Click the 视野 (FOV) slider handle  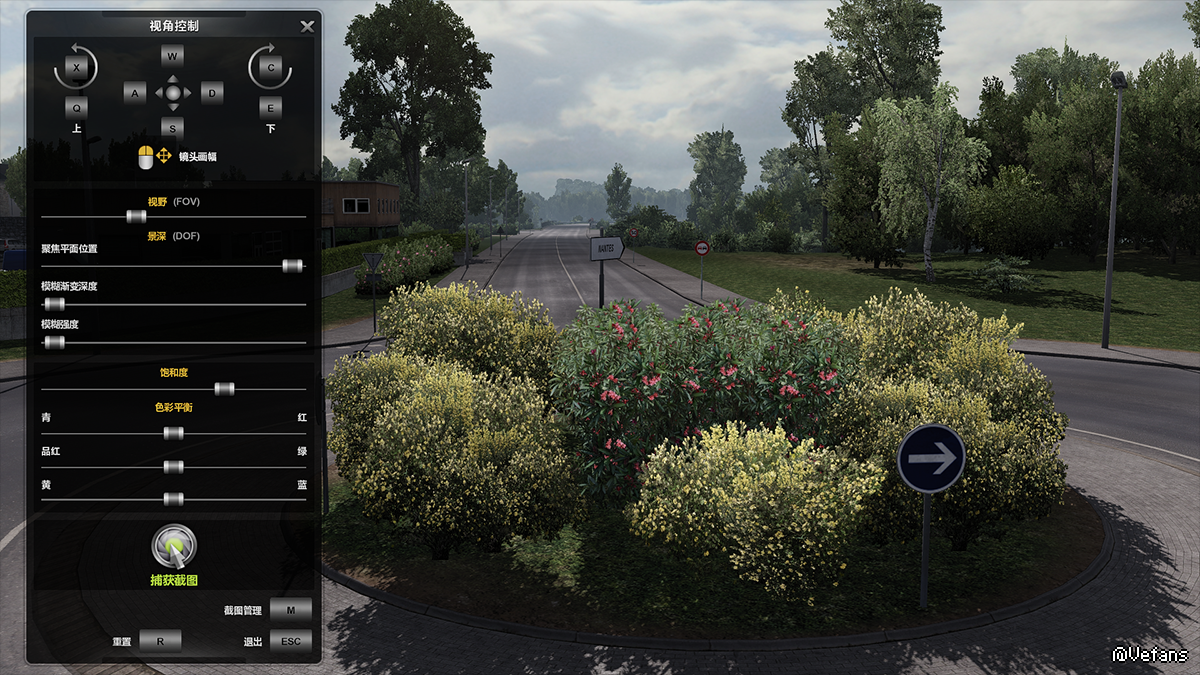tap(136, 216)
